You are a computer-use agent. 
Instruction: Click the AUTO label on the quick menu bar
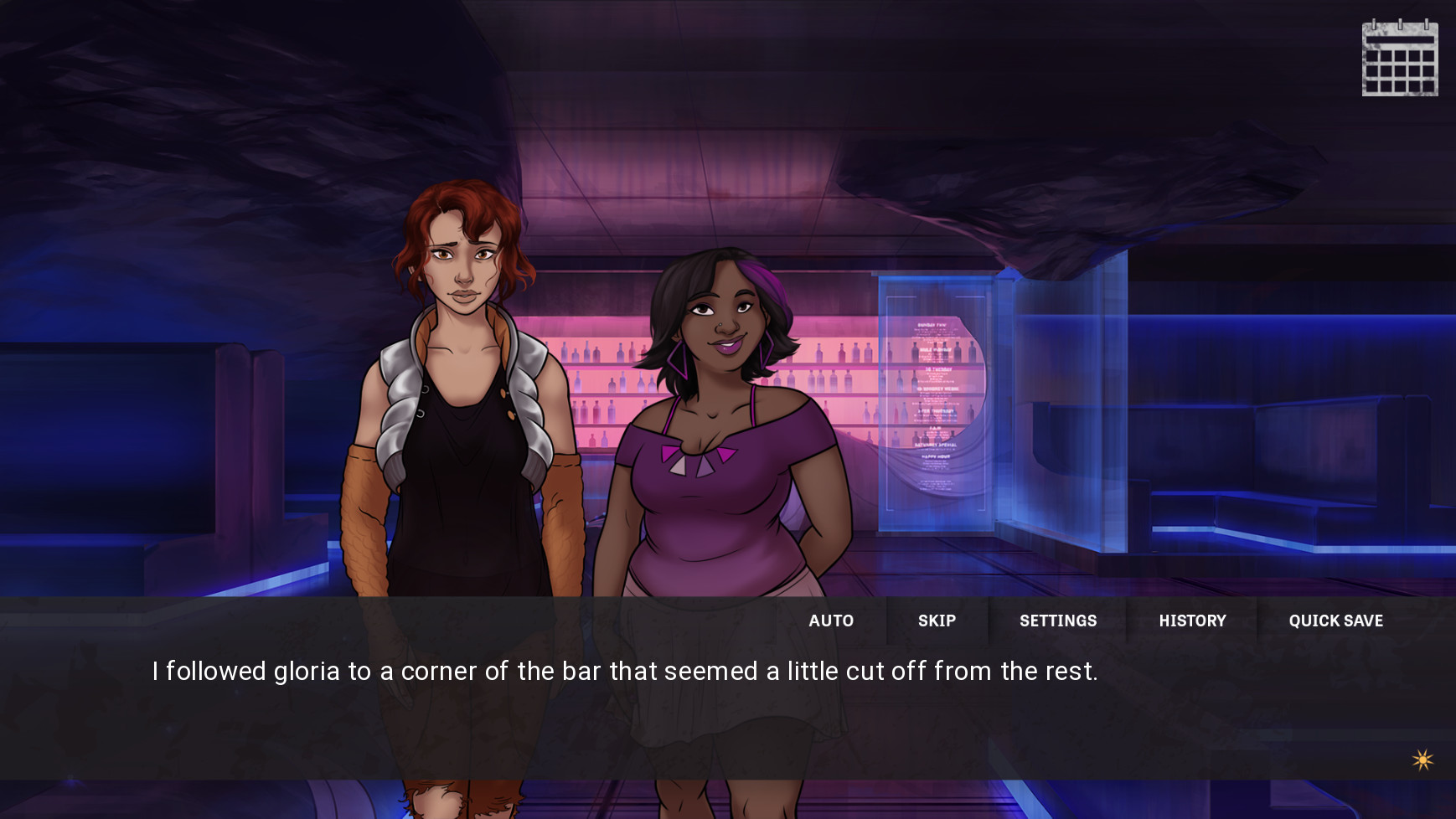point(831,621)
